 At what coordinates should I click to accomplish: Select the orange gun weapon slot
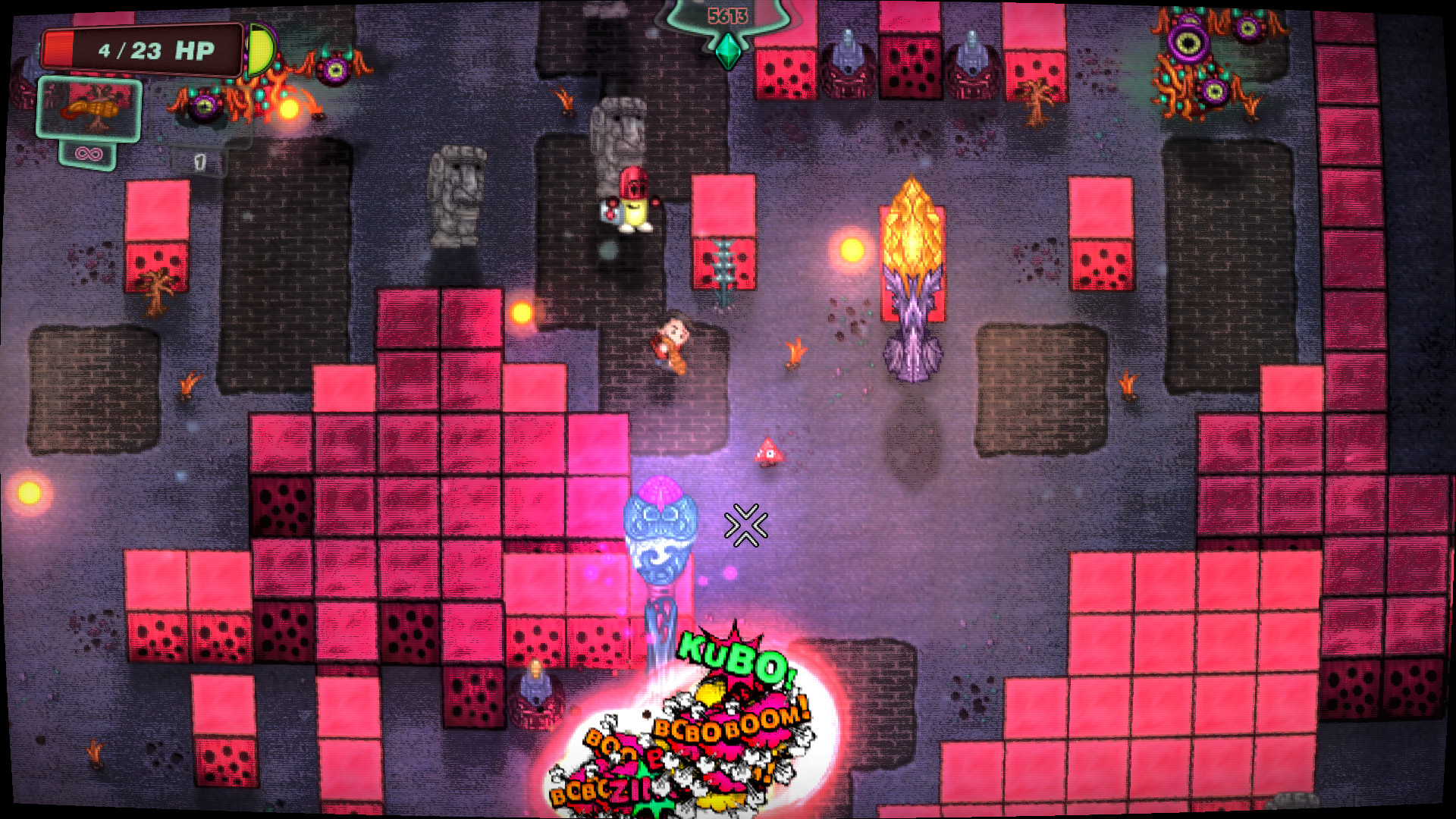(89, 110)
